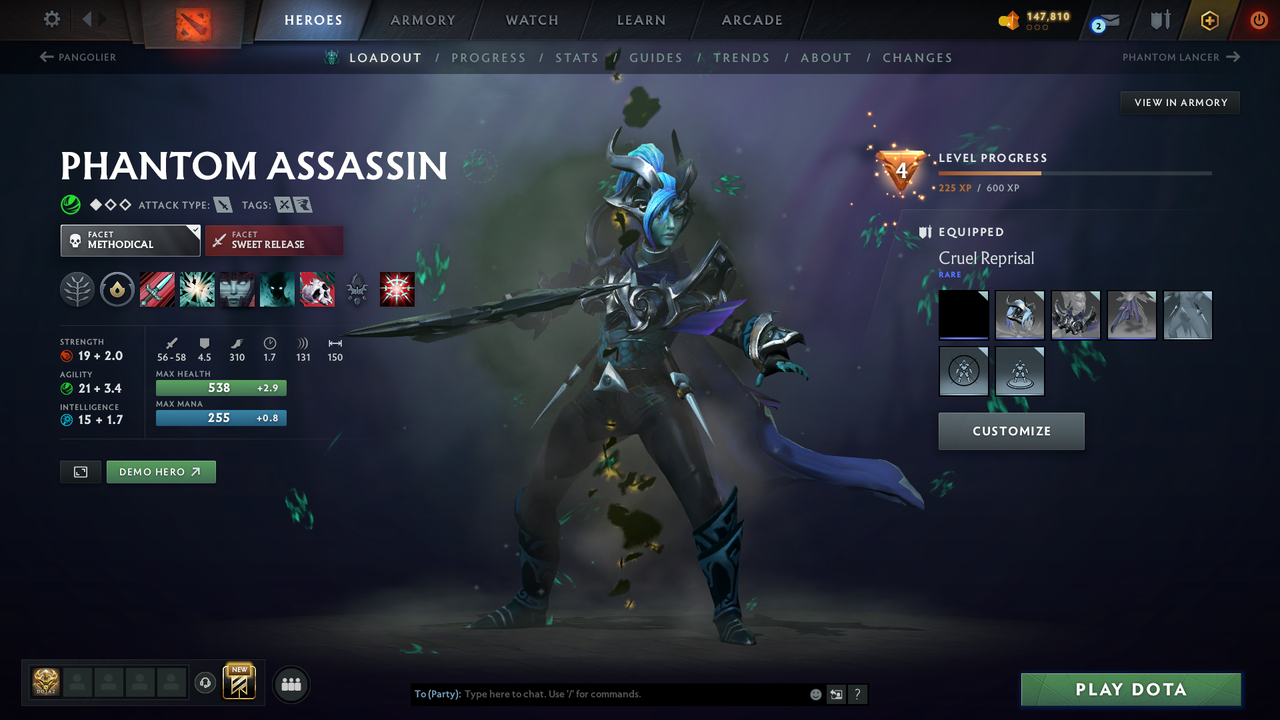Open Phantom Assassin's talent tree icon
The width and height of the screenshot is (1280, 720).
(x=77, y=289)
